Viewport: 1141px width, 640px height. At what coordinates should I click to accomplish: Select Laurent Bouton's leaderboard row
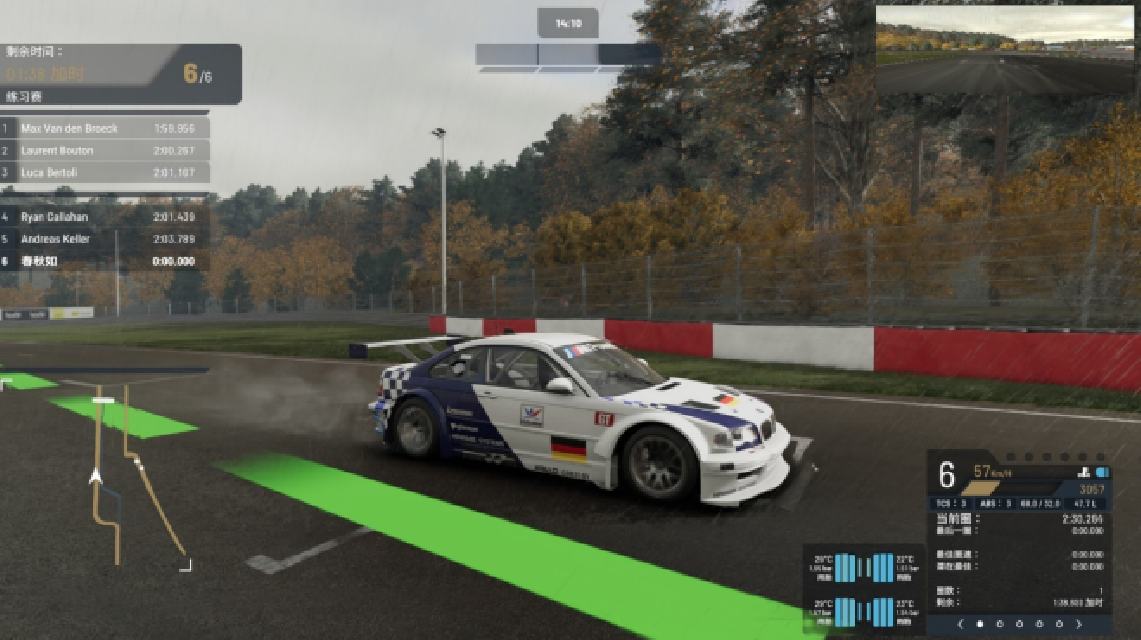(x=105, y=150)
